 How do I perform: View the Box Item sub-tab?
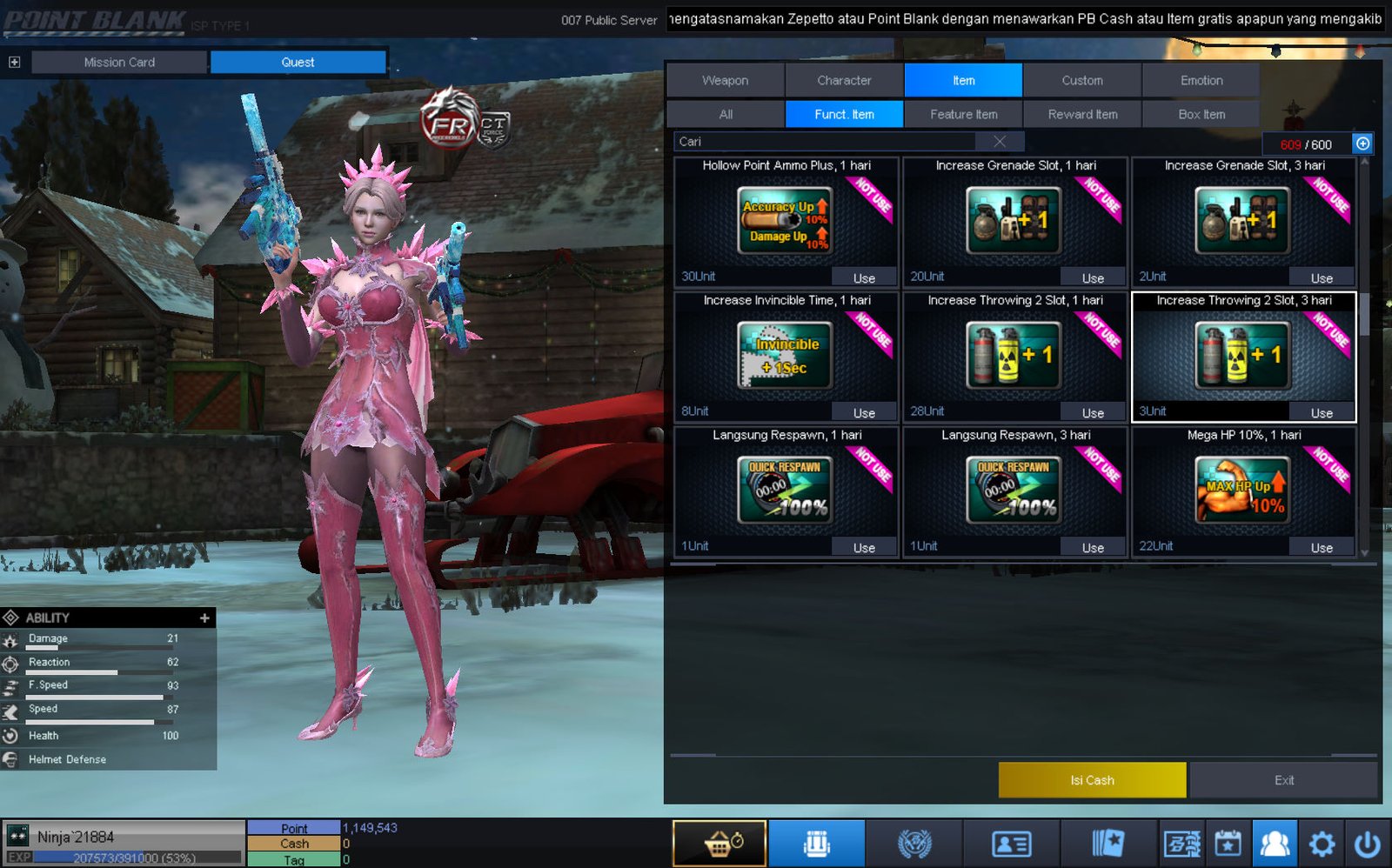1201,114
